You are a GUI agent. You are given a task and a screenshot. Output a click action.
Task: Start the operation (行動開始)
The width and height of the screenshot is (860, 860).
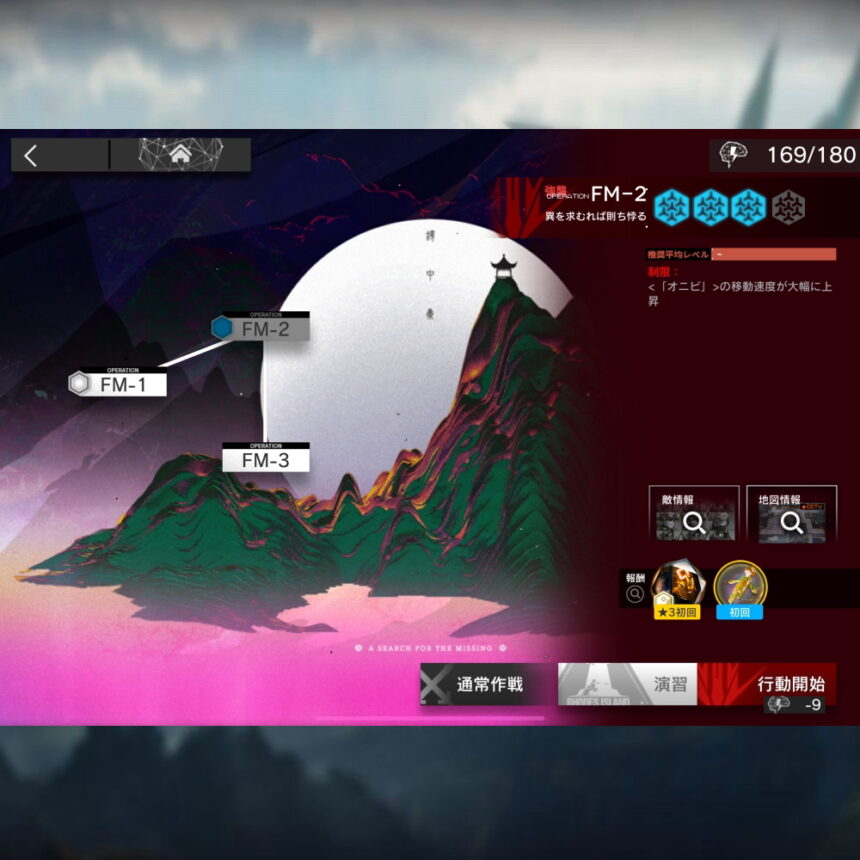(x=767, y=684)
